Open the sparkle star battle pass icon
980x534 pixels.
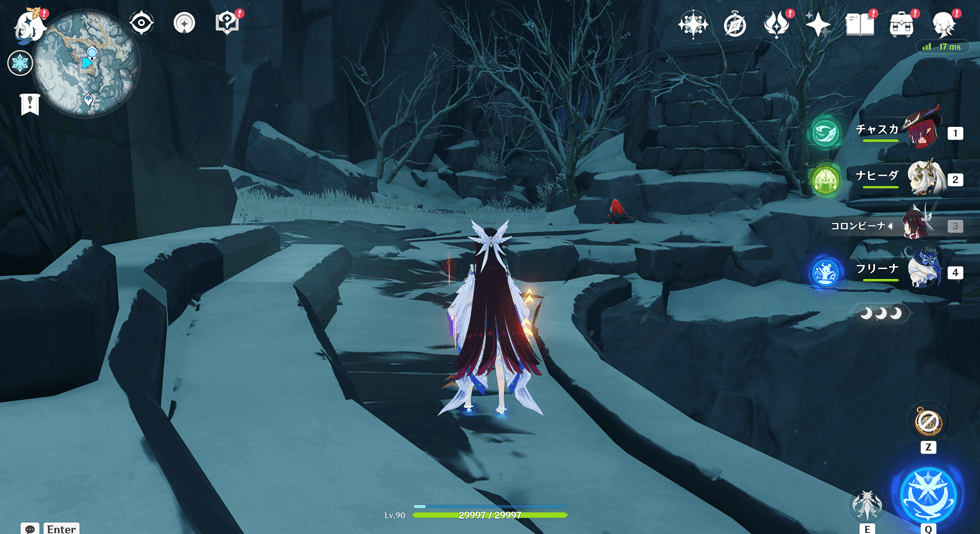[818, 25]
